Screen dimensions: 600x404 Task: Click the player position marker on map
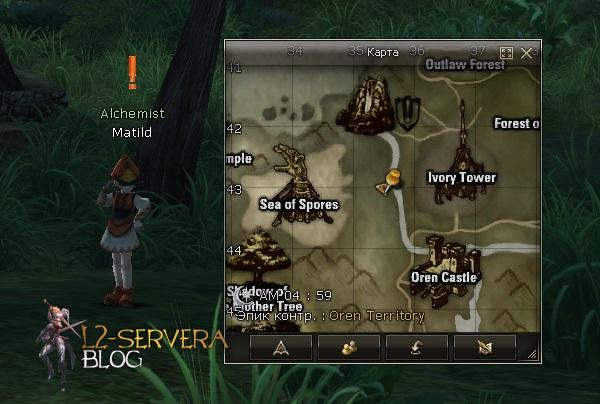click(390, 181)
